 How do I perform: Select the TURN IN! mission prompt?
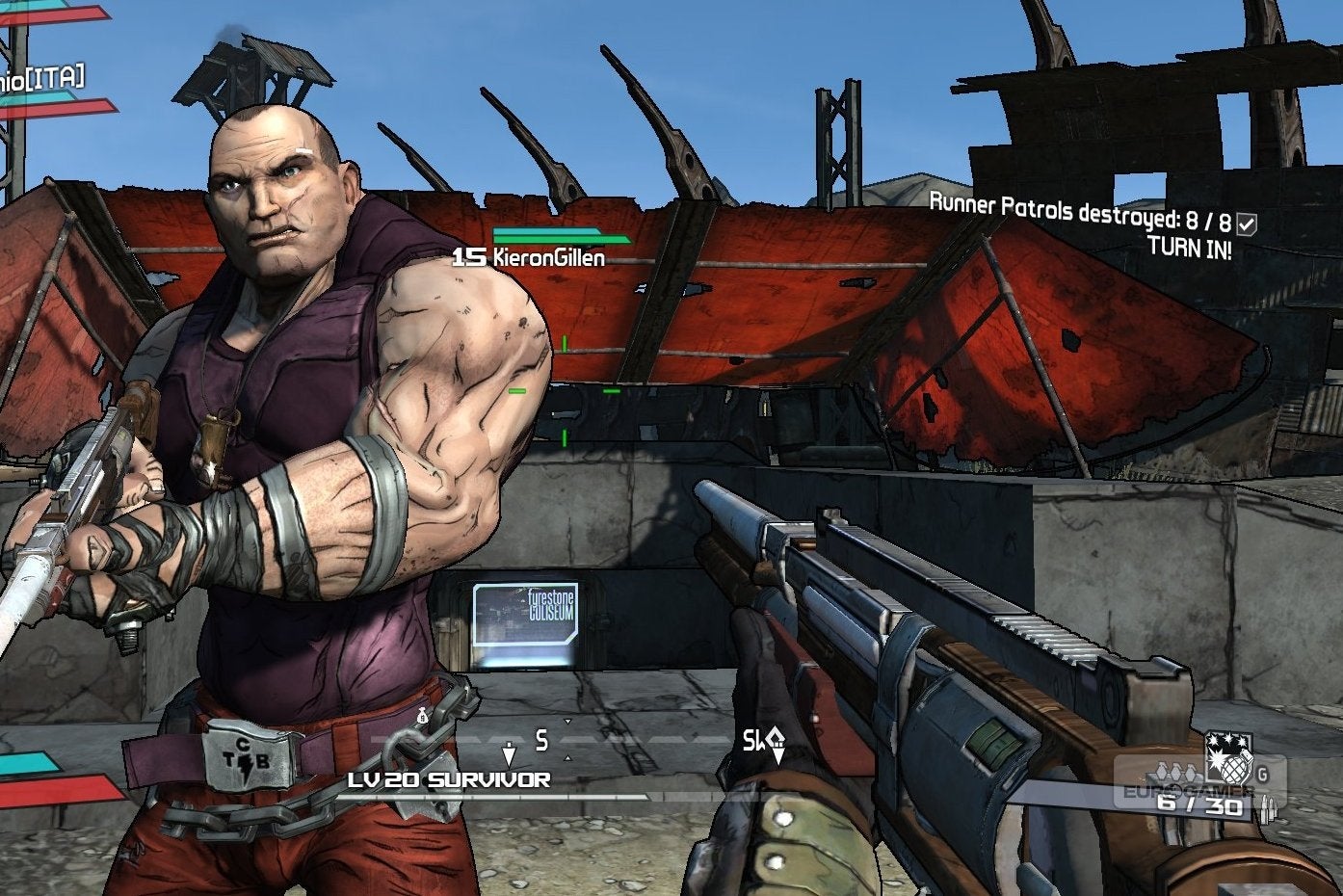click(1189, 248)
